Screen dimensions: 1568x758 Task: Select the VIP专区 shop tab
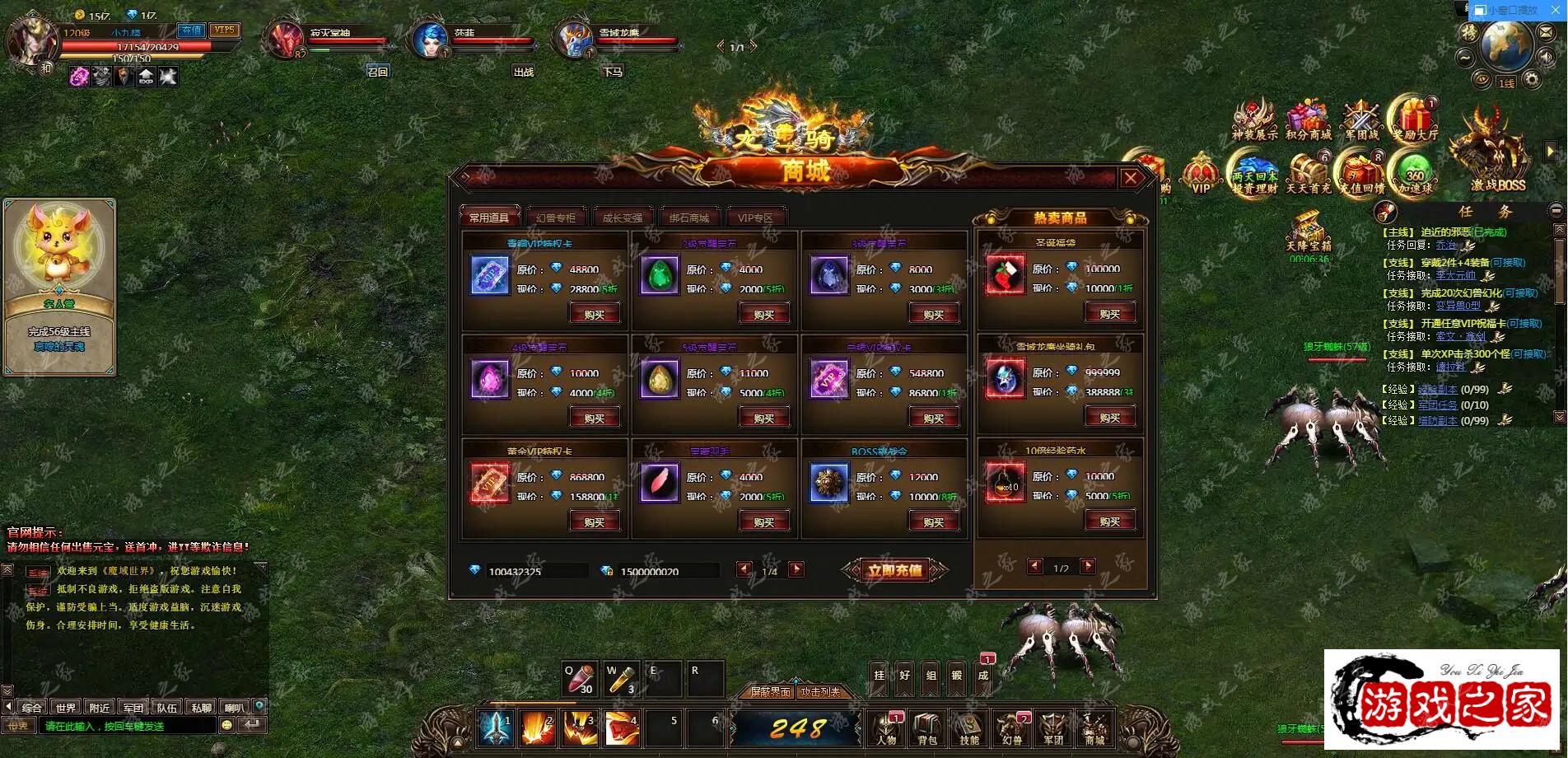(x=755, y=218)
